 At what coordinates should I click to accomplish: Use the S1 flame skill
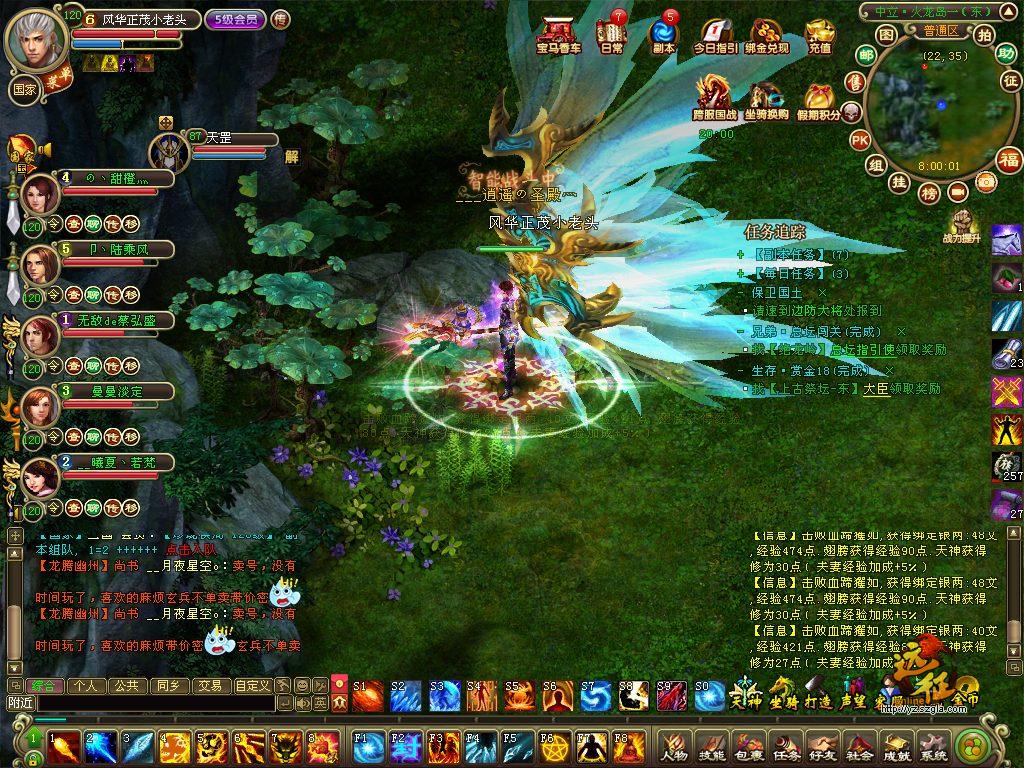pyautogui.click(x=367, y=696)
